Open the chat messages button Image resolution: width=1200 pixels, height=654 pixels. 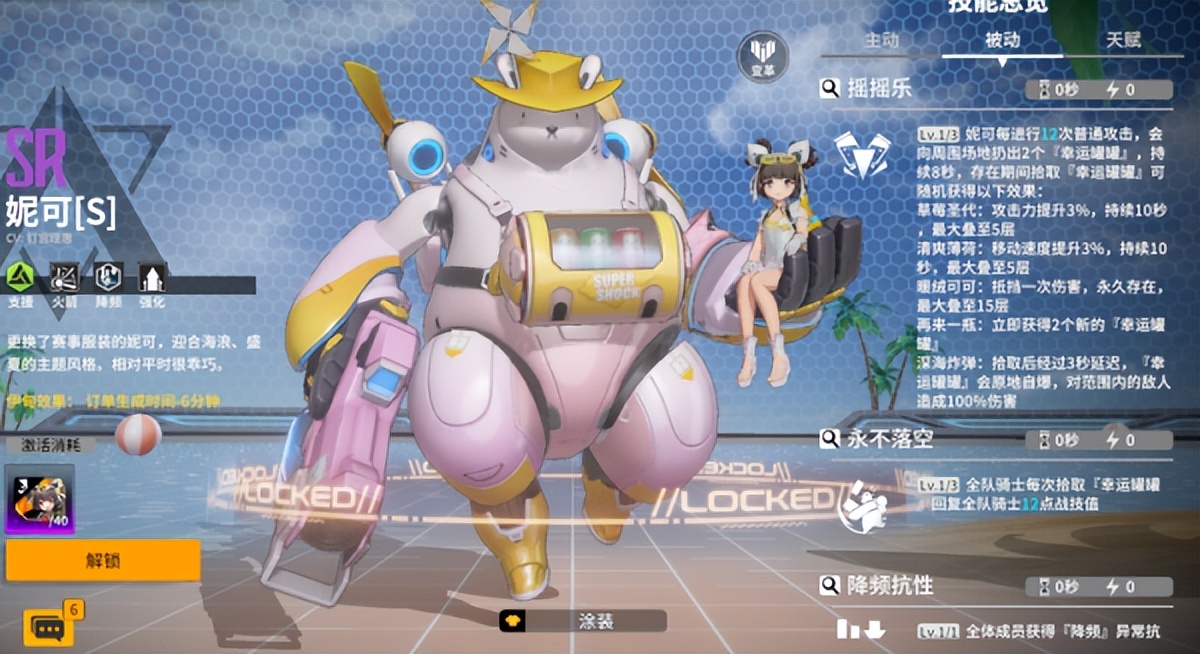[x=47, y=627]
